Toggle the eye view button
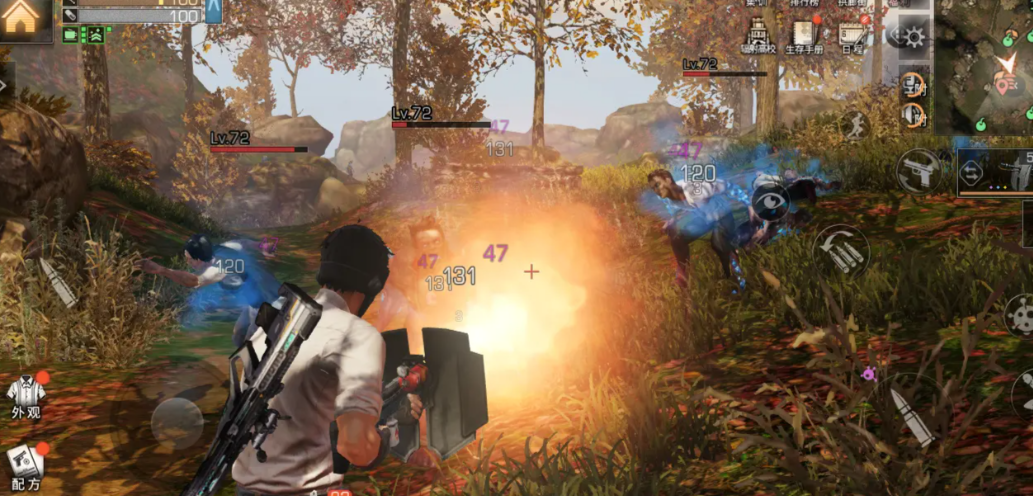The image size is (1033, 496). pos(770,201)
